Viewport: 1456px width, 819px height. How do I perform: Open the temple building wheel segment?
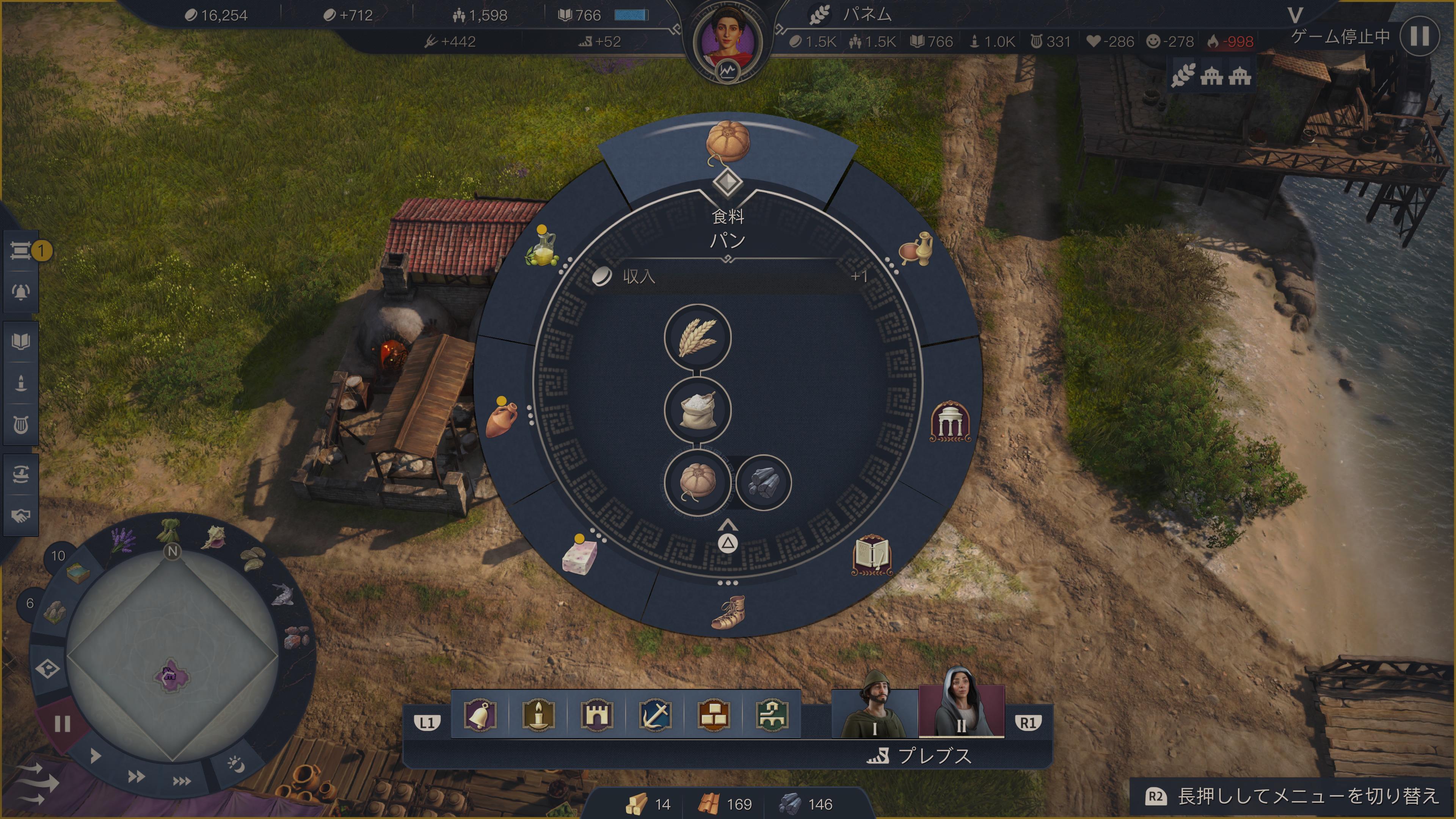coord(949,422)
